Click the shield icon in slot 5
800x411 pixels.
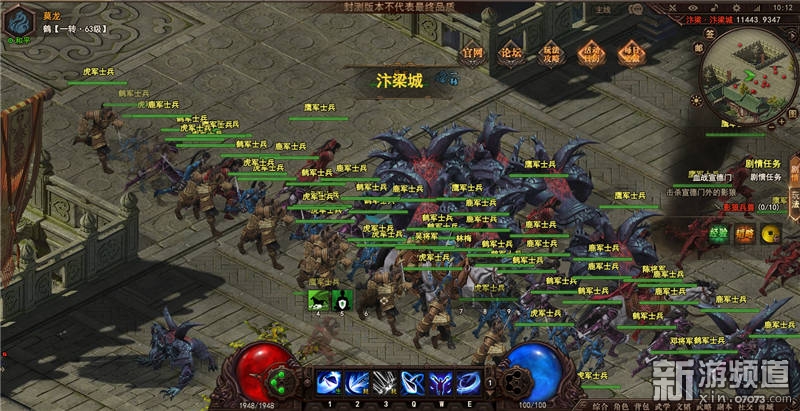341,299
